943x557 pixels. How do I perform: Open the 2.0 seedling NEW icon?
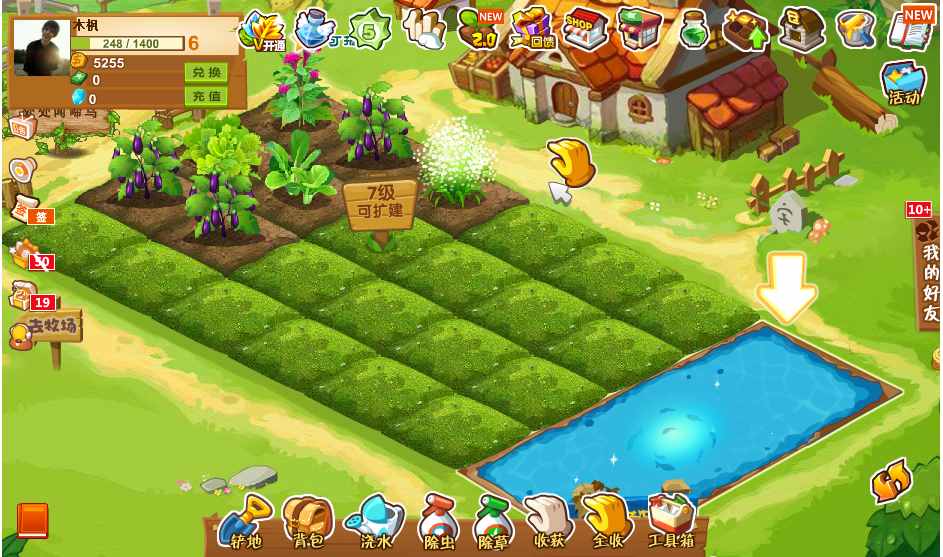click(482, 28)
